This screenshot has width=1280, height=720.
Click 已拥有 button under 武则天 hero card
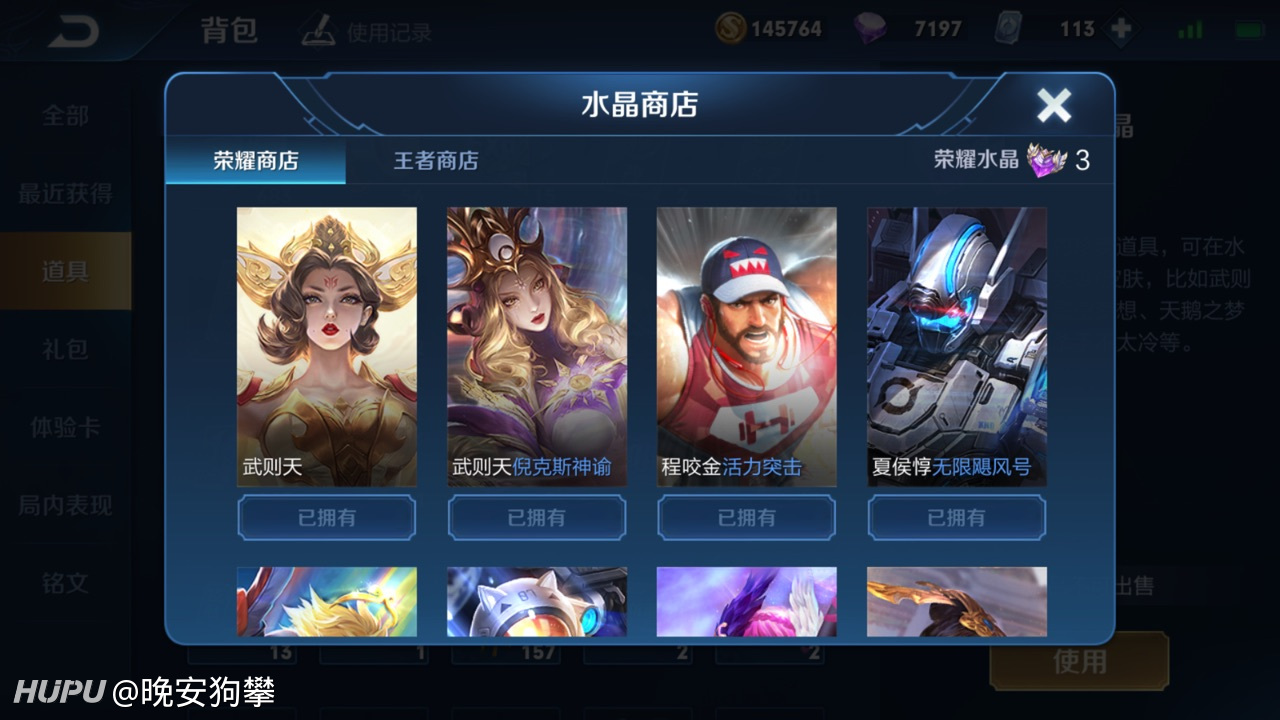327,518
